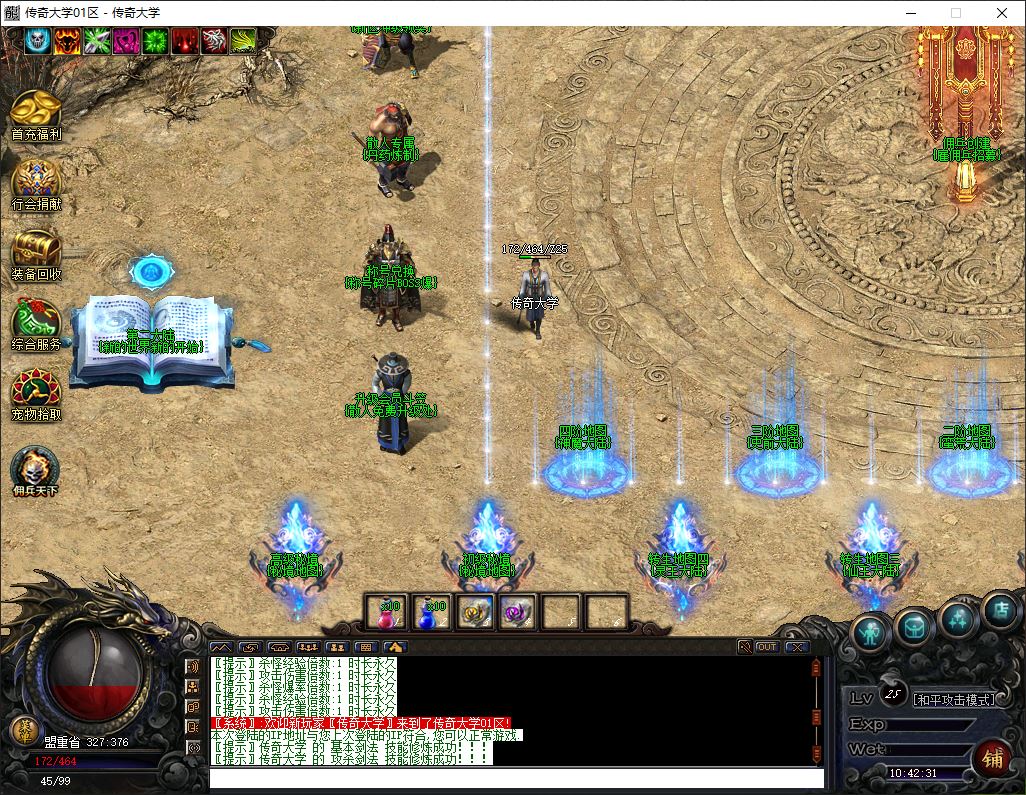Toggle the 和平攻击模式 attack mode
The height and width of the screenshot is (795, 1026).
[955, 700]
